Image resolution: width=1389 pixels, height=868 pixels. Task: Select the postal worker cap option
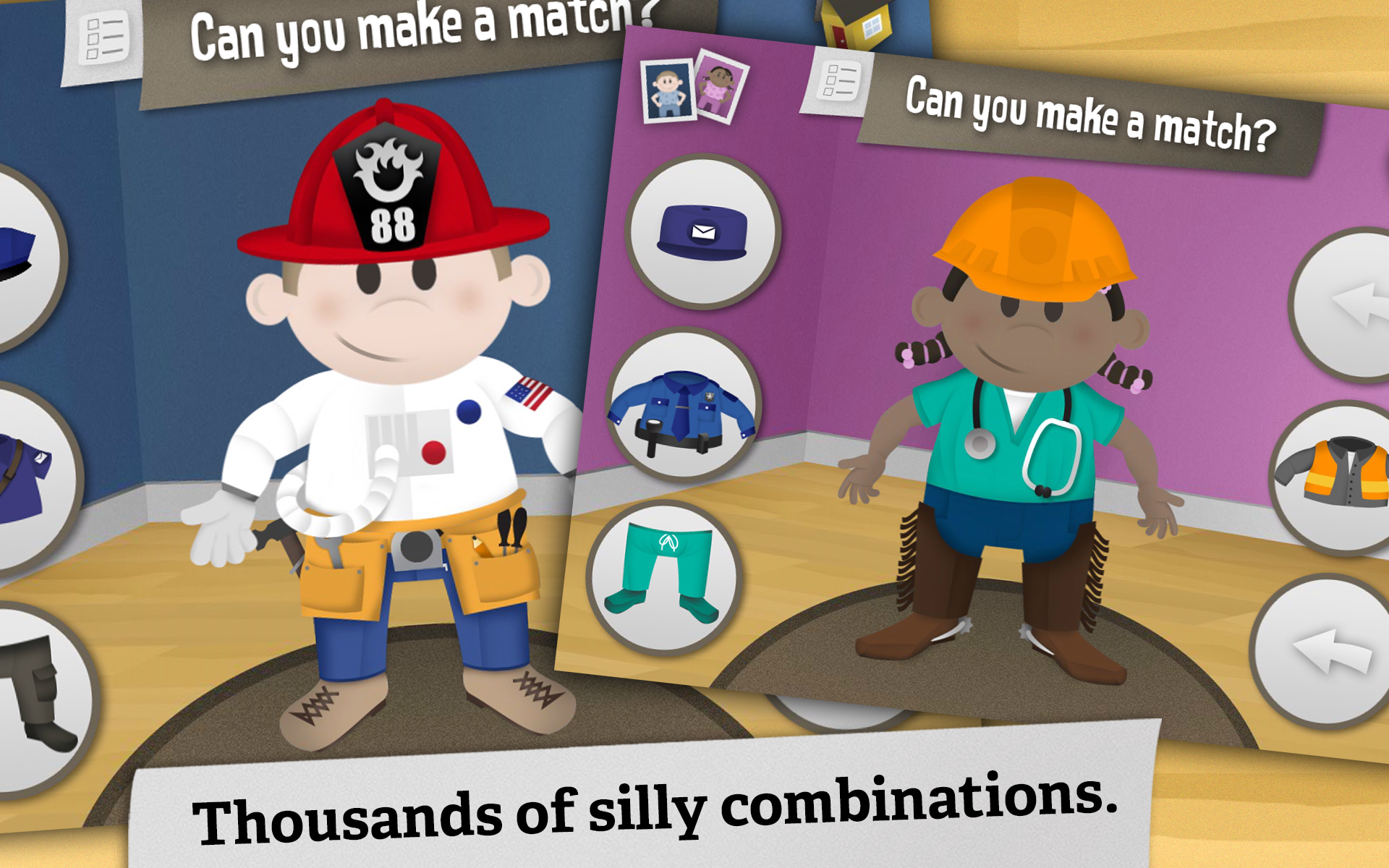pyautogui.click(x=705, y=231)
